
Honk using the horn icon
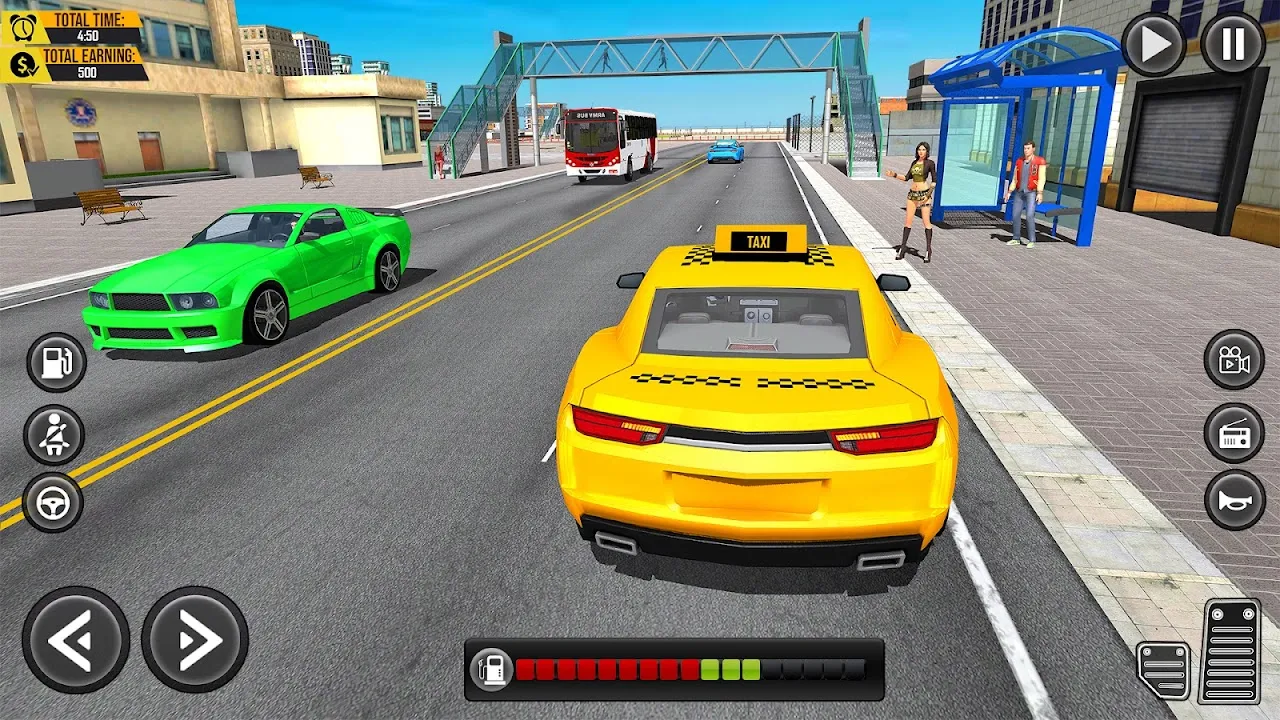pos(1232,502)
